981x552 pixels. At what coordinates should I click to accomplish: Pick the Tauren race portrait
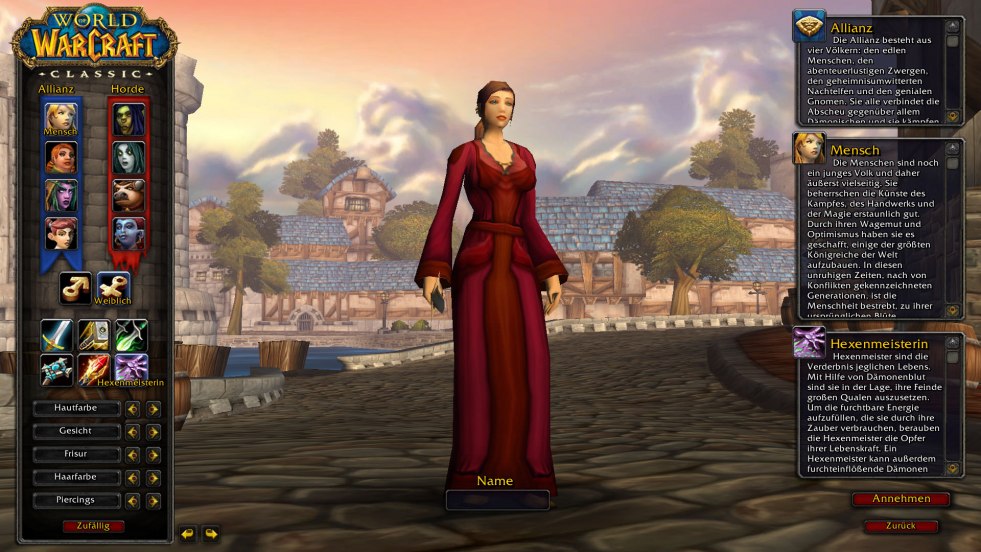(129, 195)
